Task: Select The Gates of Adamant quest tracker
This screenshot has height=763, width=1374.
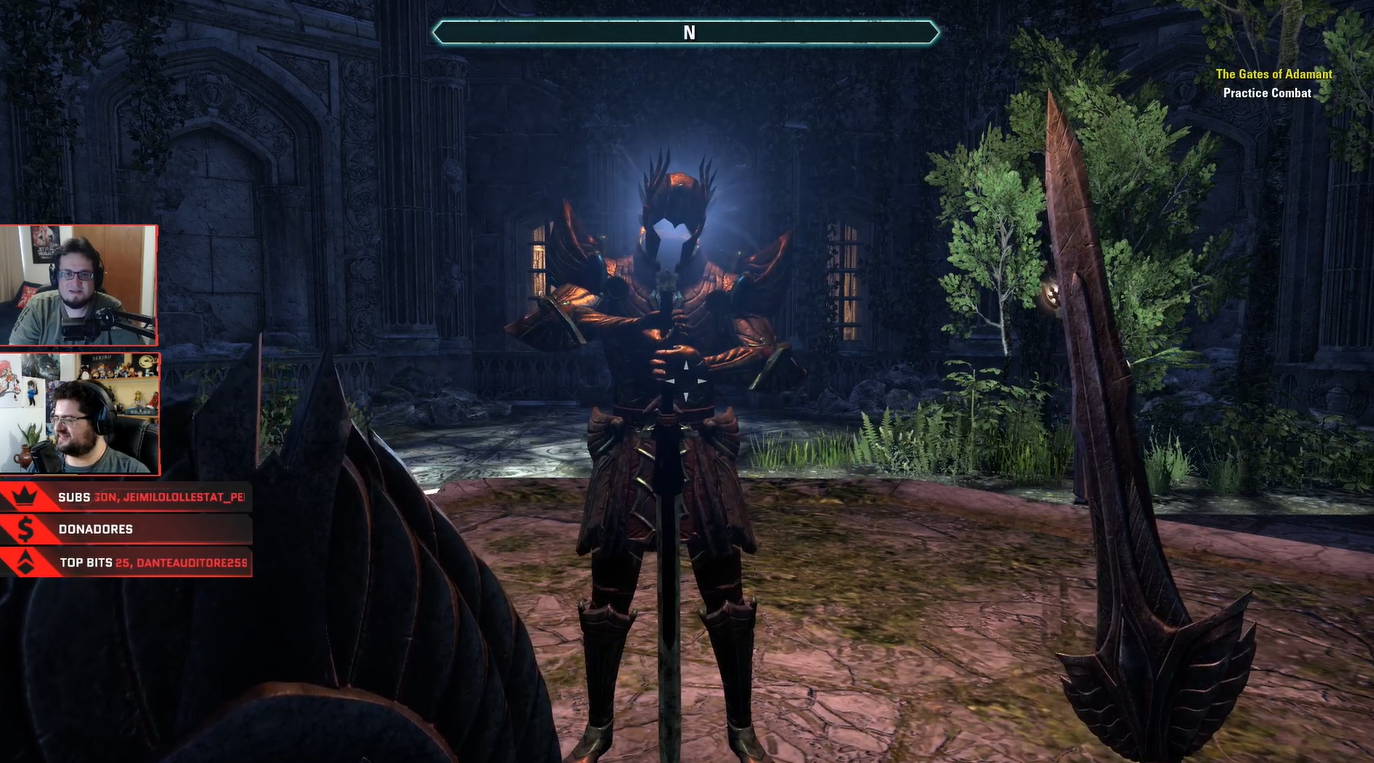Action: pos(1273,74)
